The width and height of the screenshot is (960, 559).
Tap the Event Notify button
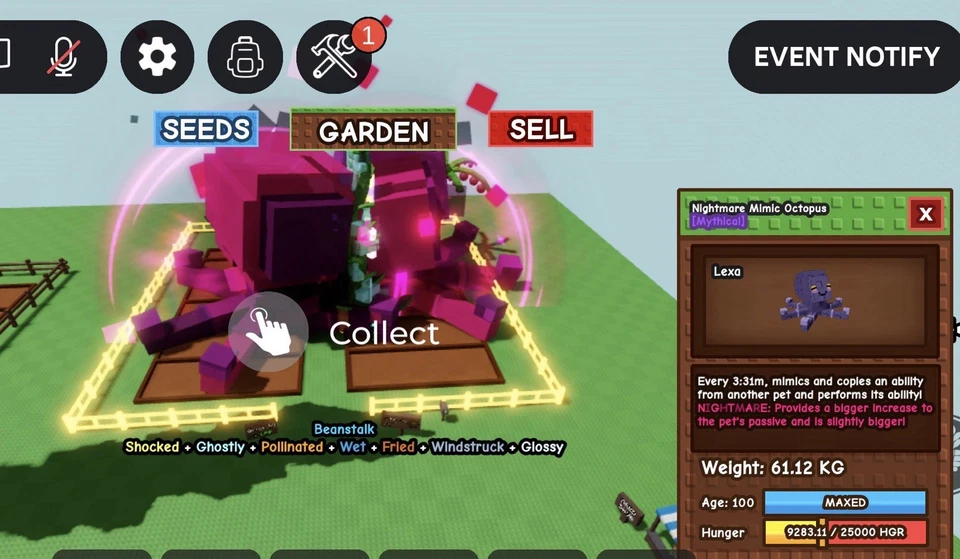[x=845, y=56]
